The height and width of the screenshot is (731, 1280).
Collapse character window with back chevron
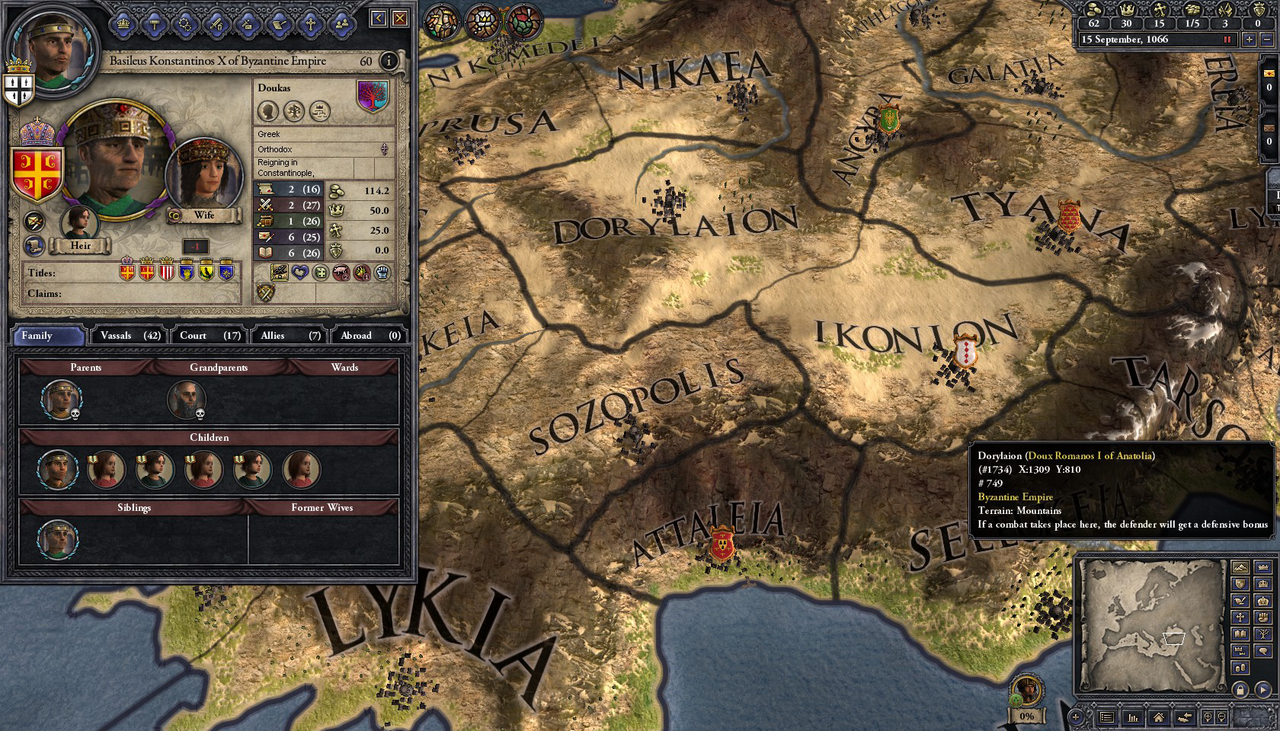coord(378,17)
